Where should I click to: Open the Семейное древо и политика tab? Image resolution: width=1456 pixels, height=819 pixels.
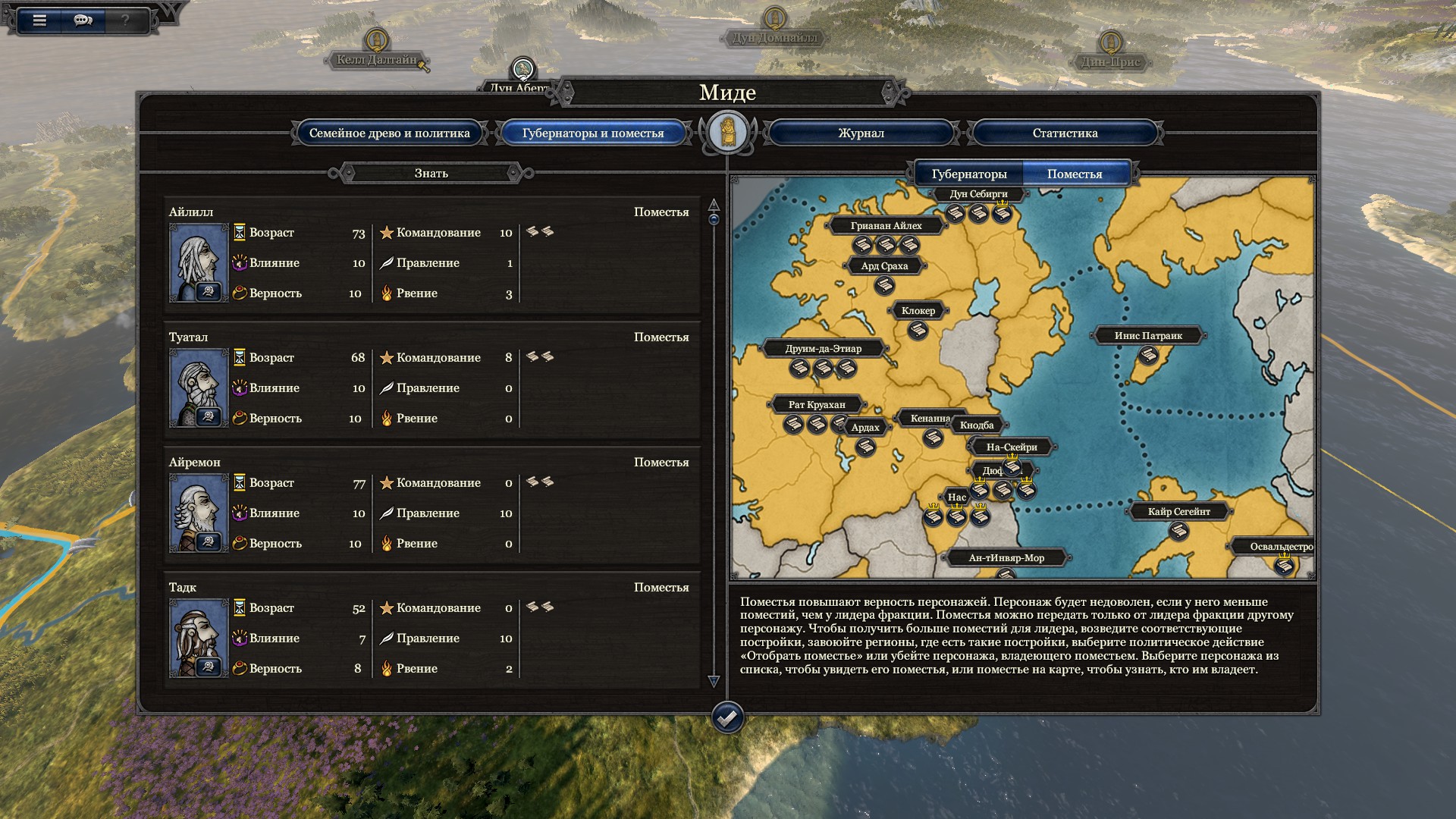(x=389, y=133)
